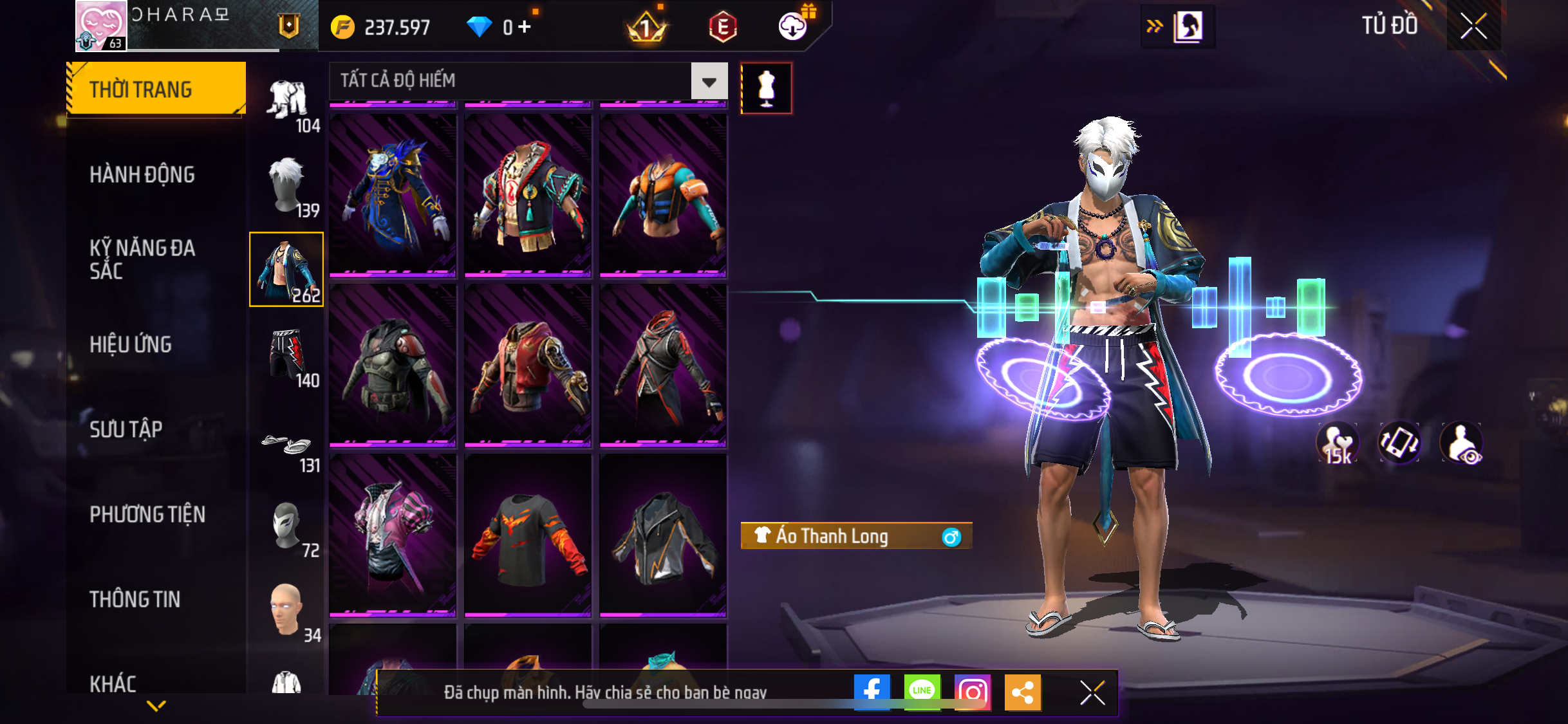The width and height of the screenshot is (1568, 724).
Task: Switch to the Phương Tiện section
Action: pos(147,514)
